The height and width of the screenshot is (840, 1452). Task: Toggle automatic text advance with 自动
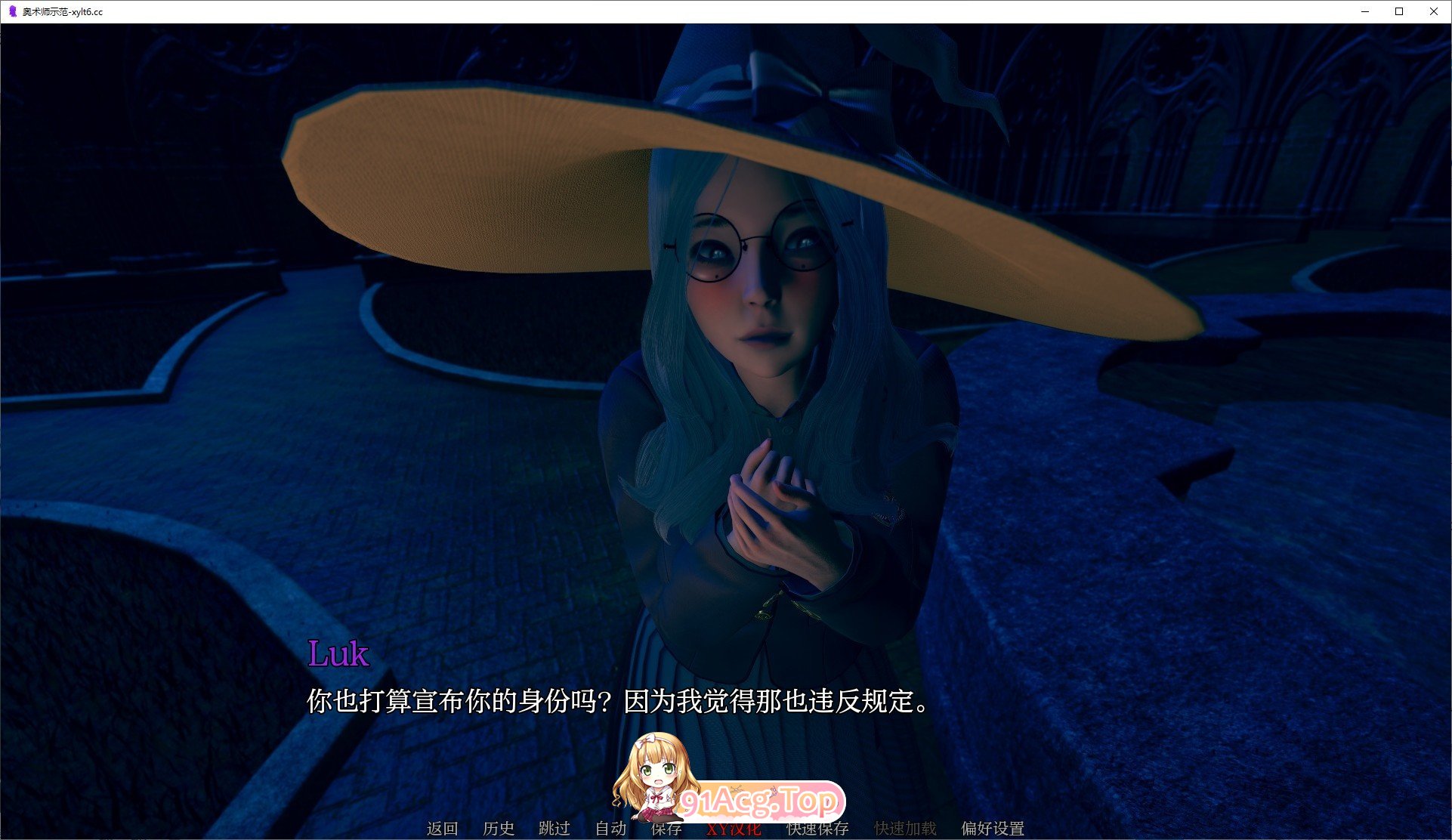pos(610,829)
